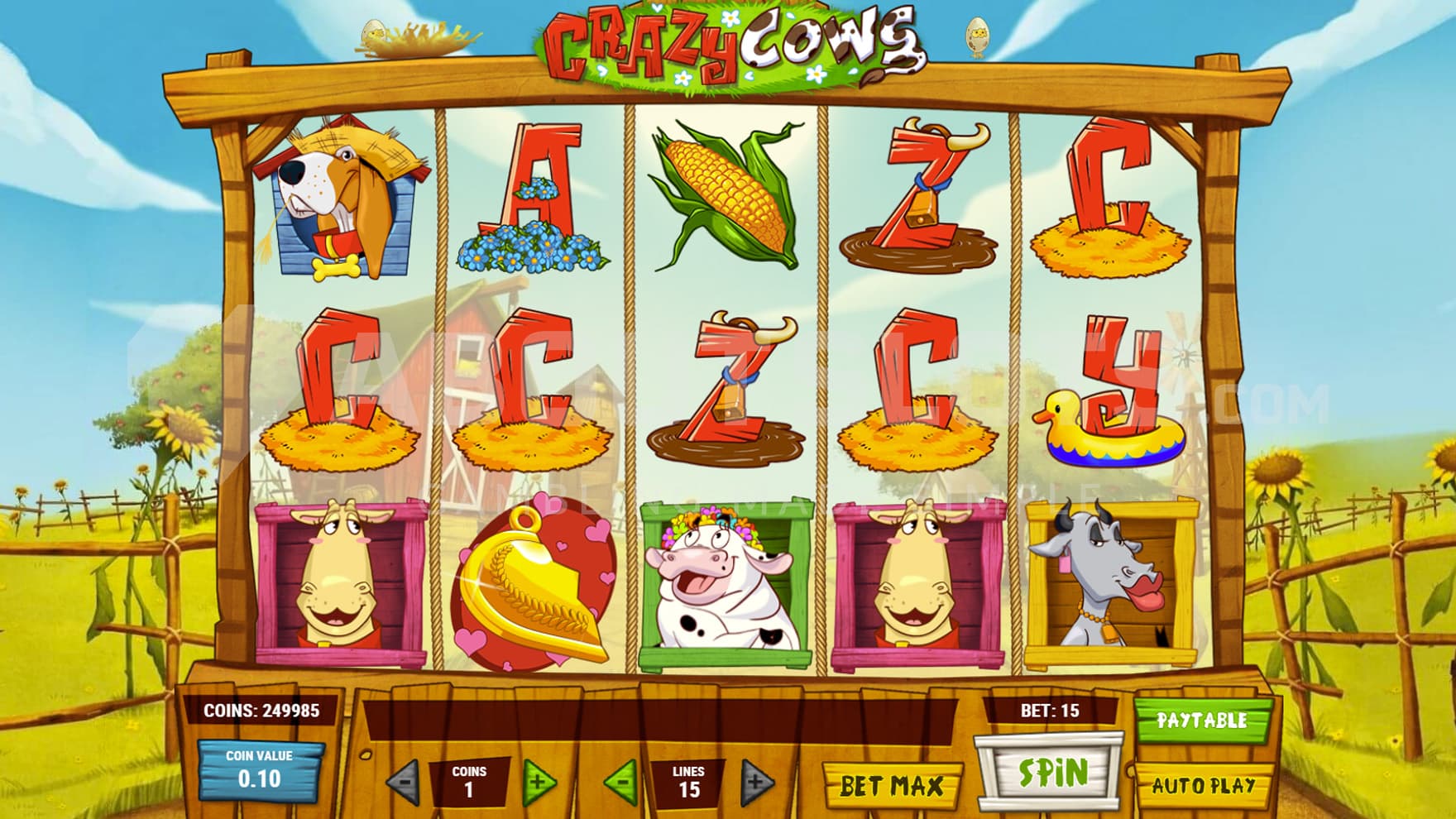Increase the number of coins
1456x819 pixels.
click(539, 781)
